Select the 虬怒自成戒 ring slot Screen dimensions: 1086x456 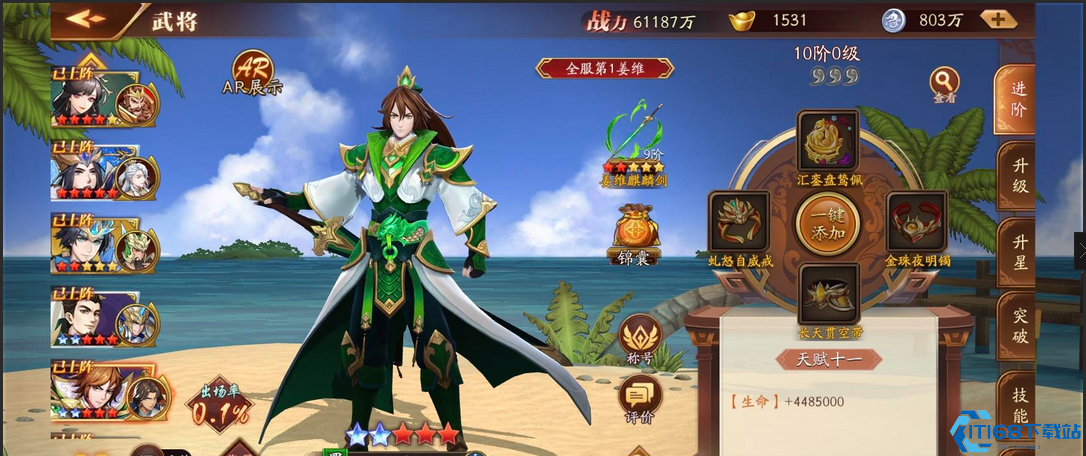[x=739, y=222]
